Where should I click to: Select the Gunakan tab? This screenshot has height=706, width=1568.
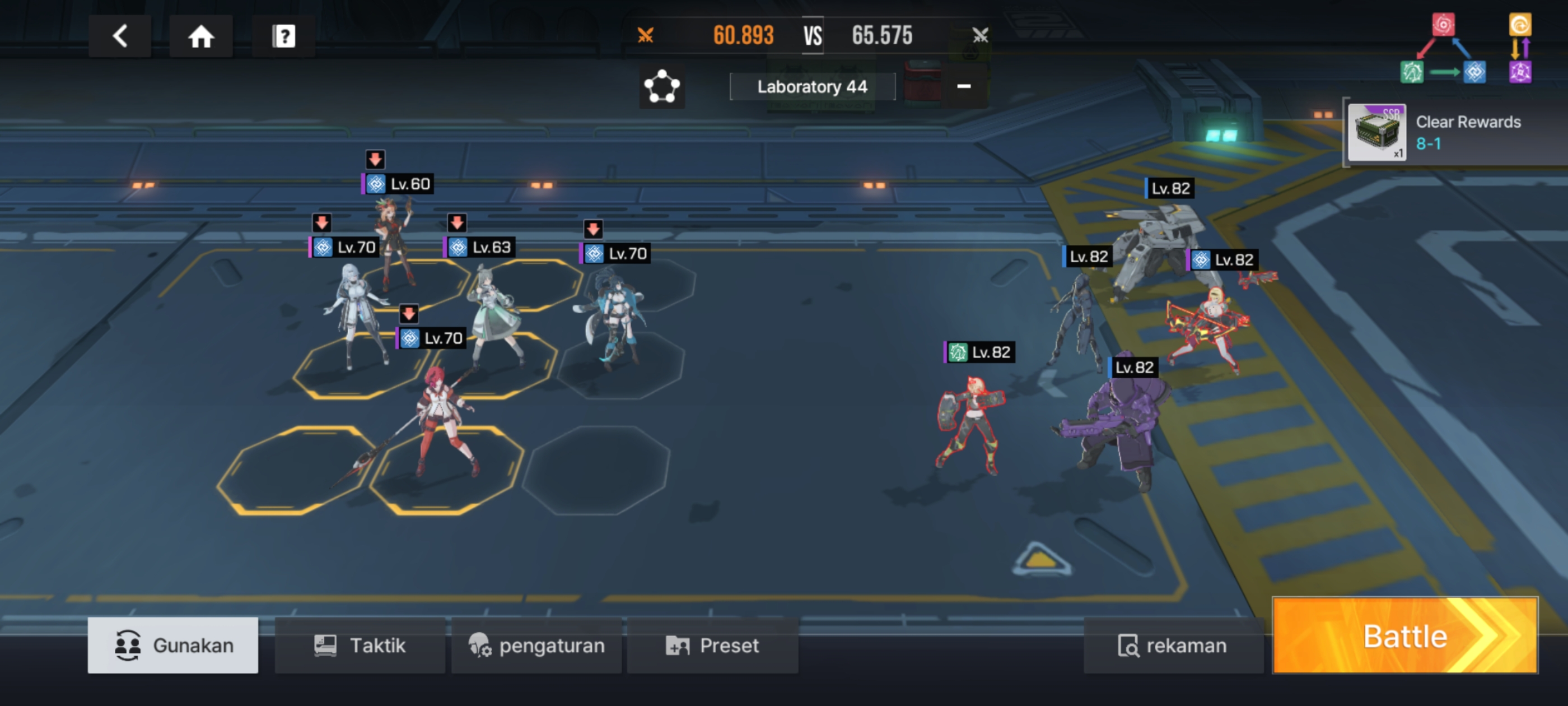[173, 645]
